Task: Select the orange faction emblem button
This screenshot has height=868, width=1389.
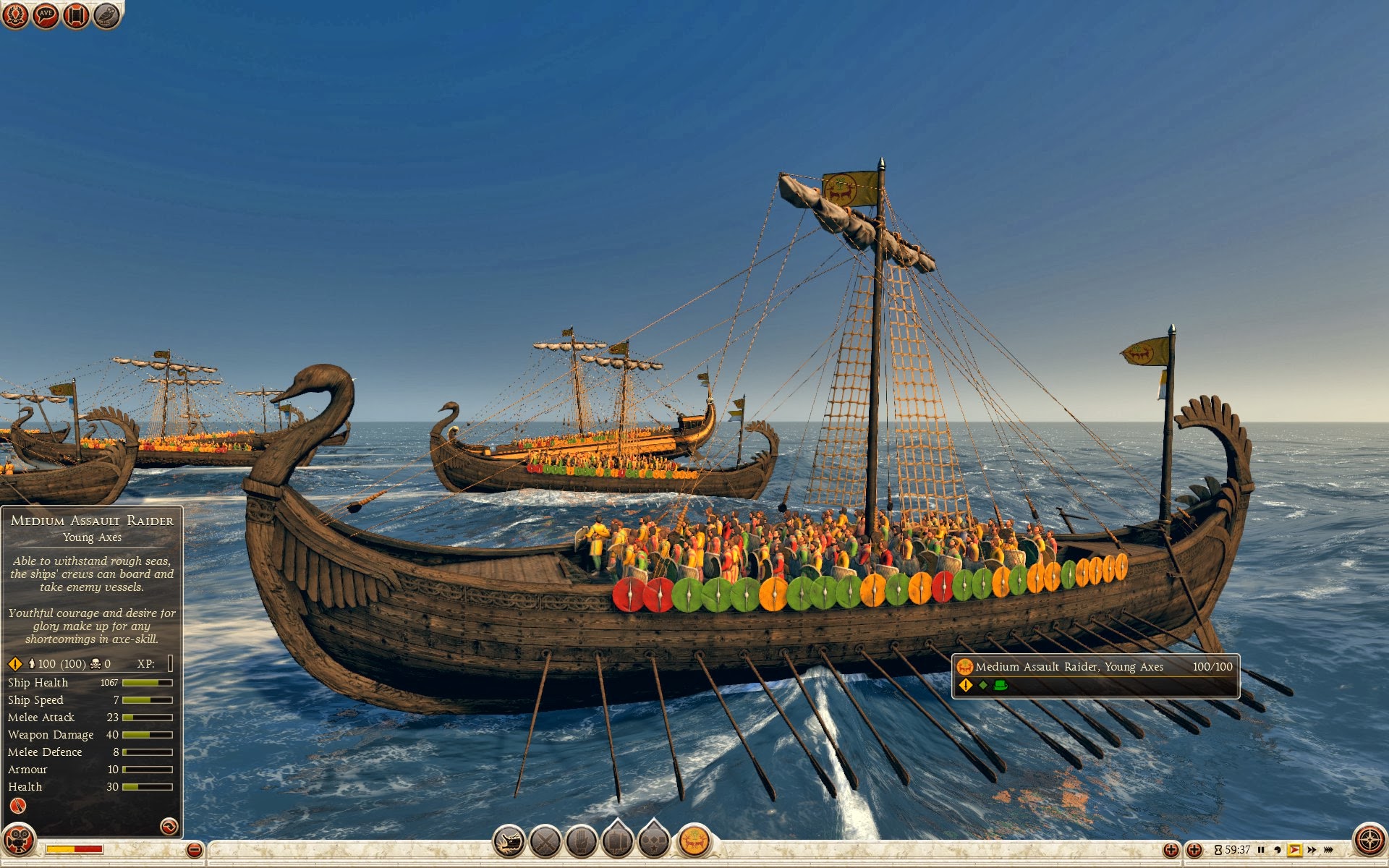Action: coord(694,841)
